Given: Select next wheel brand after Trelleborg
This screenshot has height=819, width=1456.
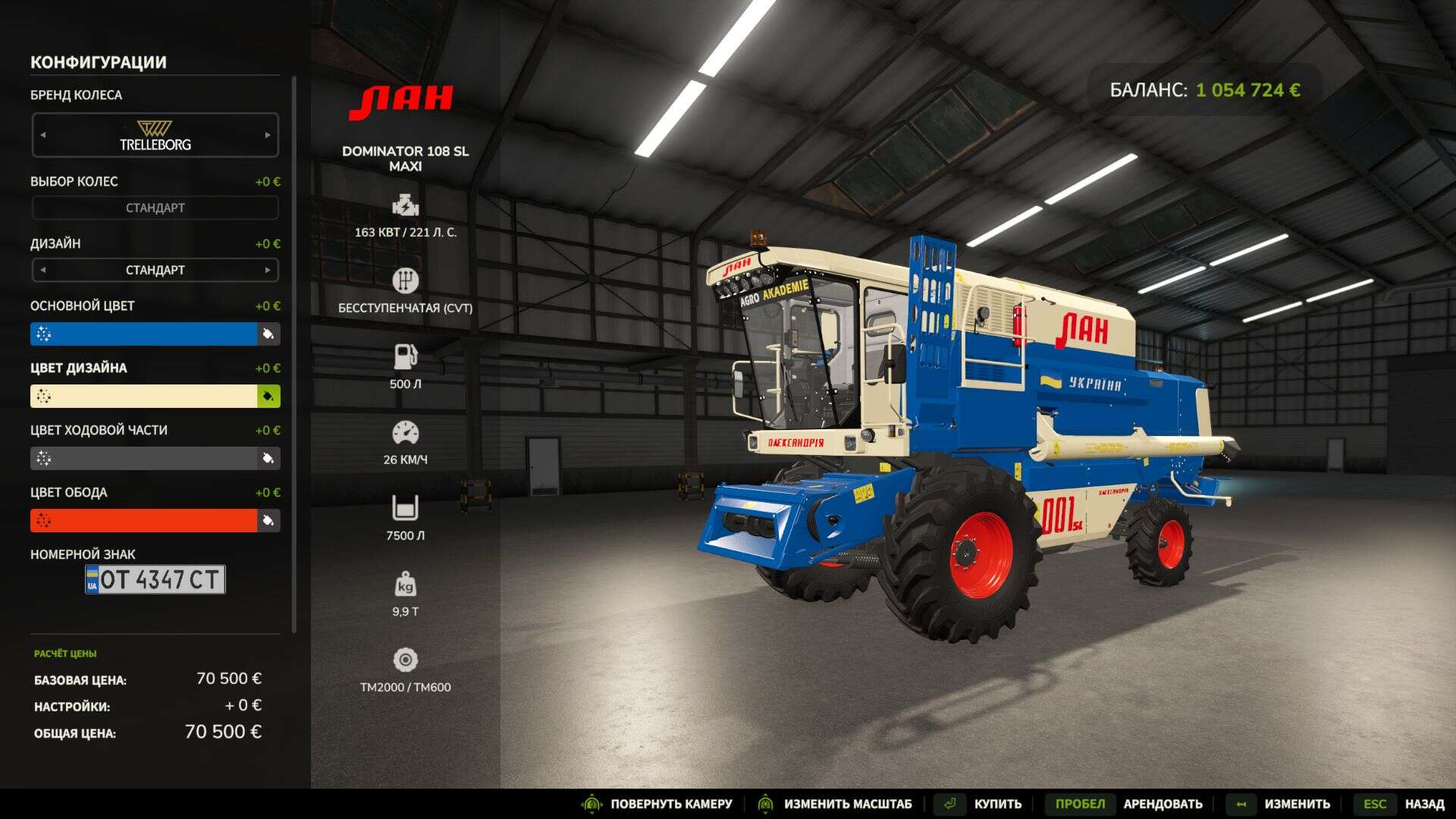Looking at the screenshot, I should [x=267, y=135].
